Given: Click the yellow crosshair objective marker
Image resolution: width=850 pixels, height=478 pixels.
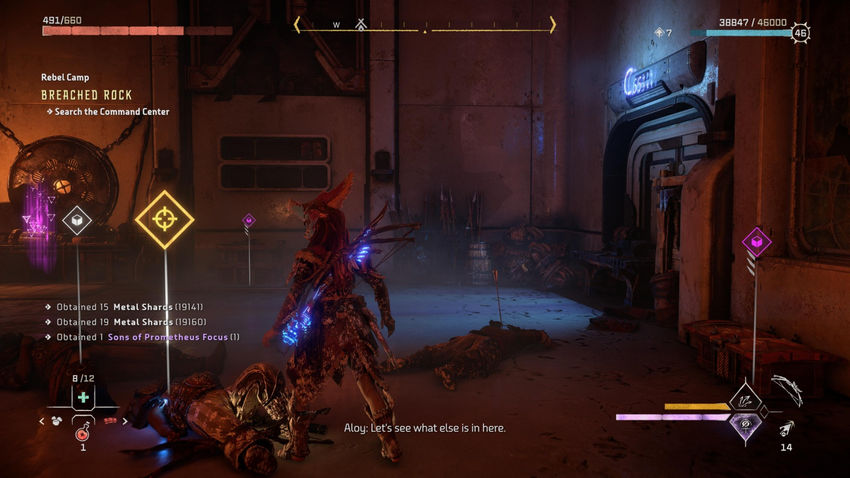Looking at the screenshot, I should 164,219.
